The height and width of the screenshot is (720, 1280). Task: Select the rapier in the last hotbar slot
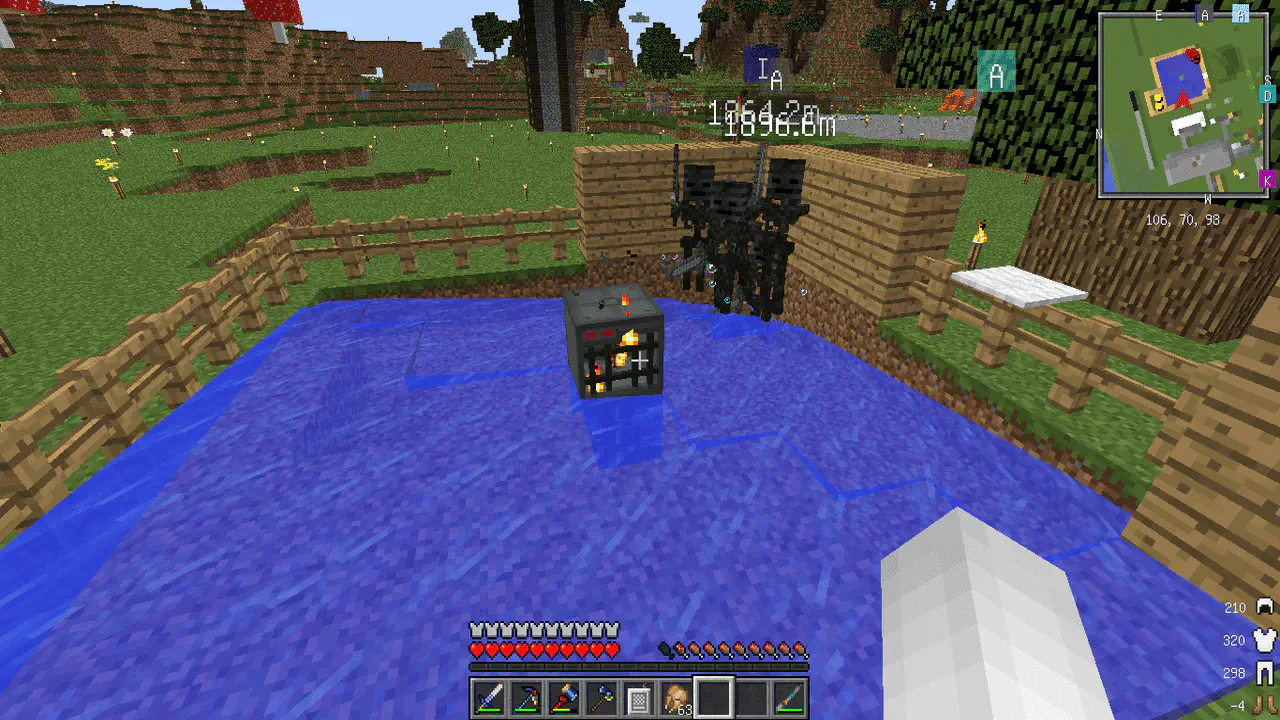click(788, 698)
